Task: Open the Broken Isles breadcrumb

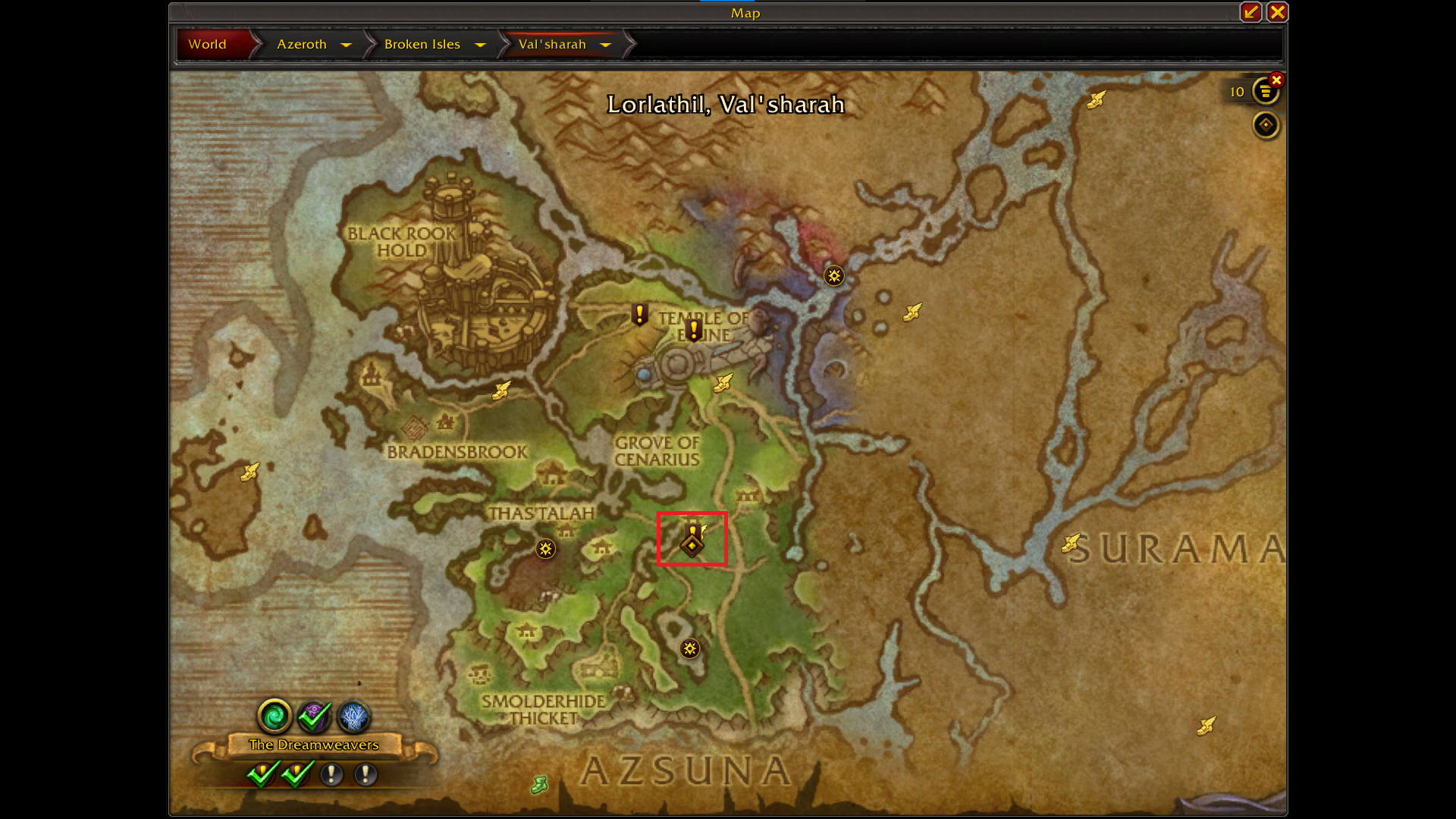Action: pyautogui.click(x=422, y=45)
